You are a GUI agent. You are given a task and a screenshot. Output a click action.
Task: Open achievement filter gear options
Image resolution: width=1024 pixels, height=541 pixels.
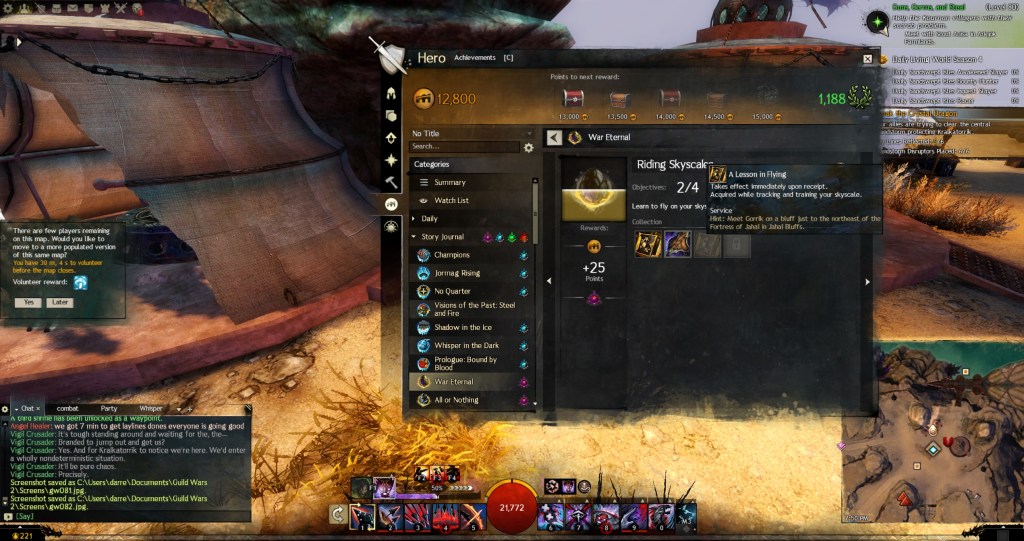click(529, 148)
